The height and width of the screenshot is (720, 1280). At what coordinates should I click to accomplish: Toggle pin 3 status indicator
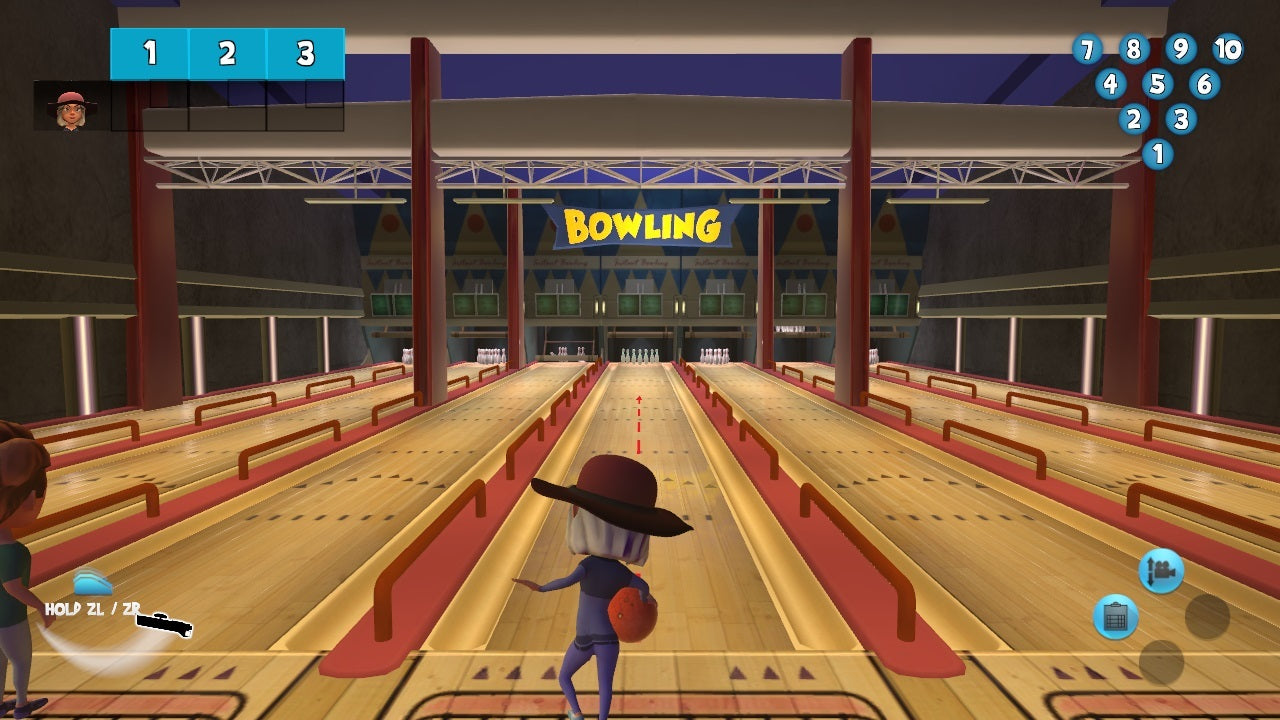coord(1181,119)
